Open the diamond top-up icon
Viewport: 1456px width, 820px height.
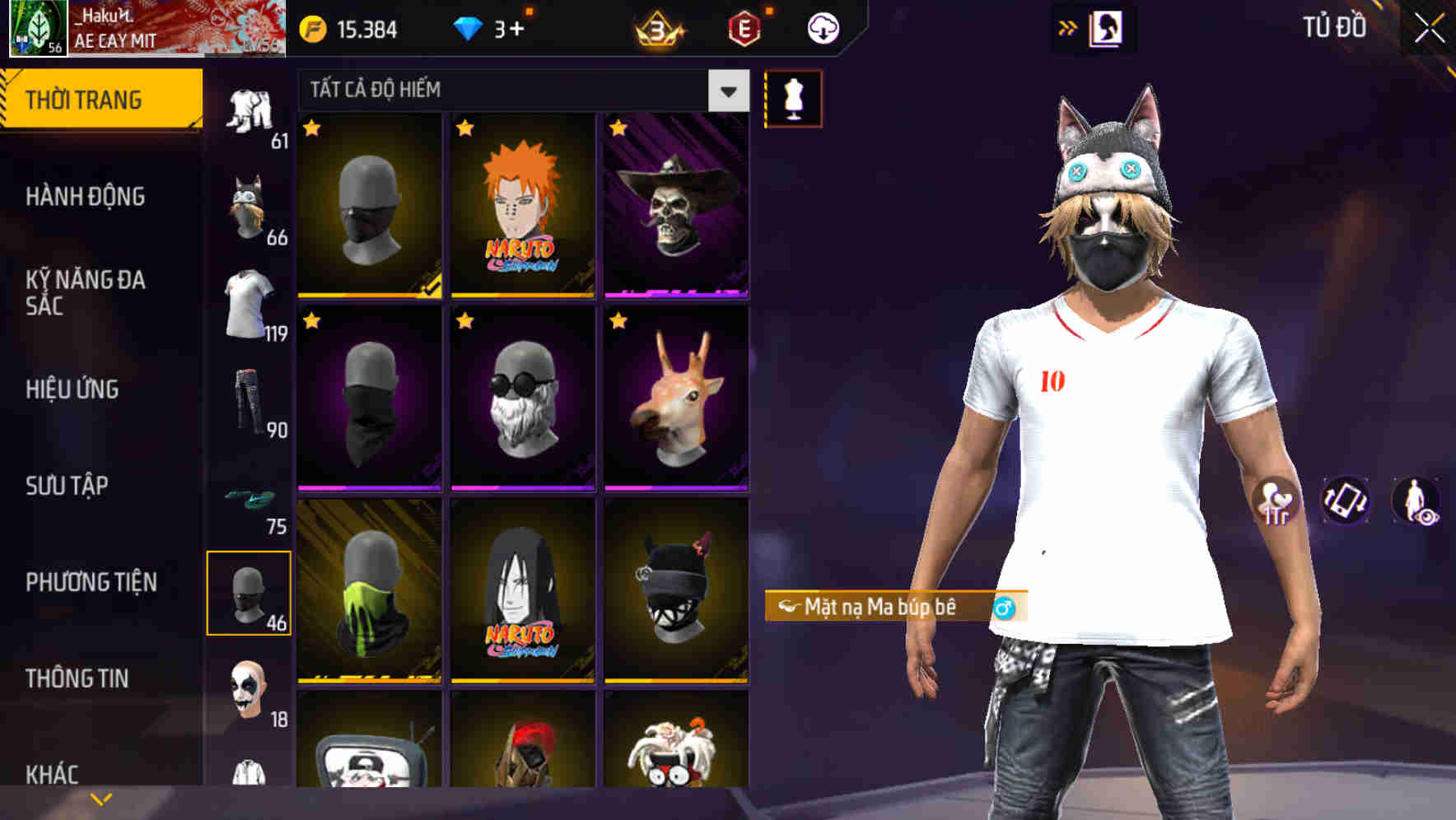[469, 29]
